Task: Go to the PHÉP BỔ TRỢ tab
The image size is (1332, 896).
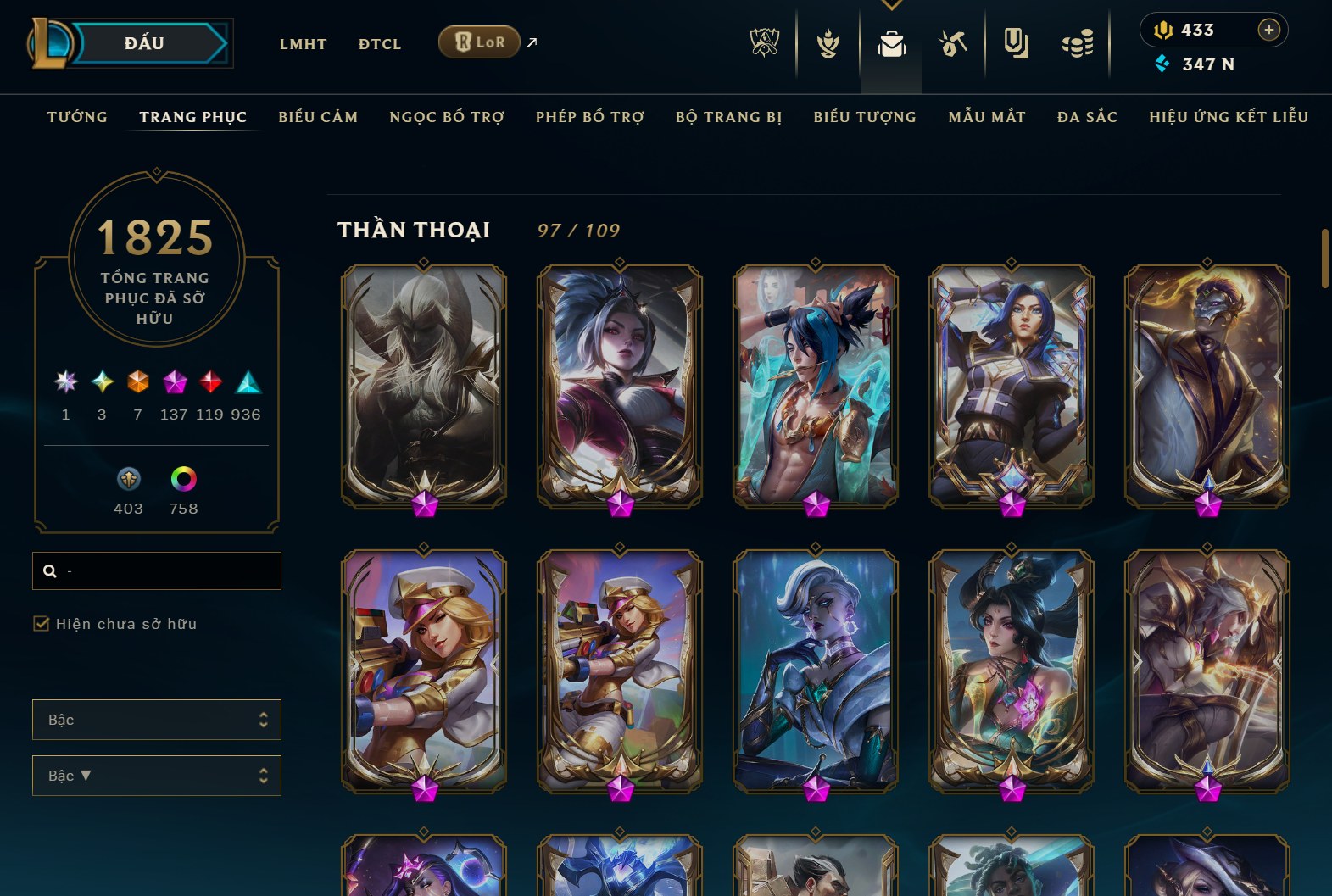Action: pyautogui.click(x=590, y=117)
